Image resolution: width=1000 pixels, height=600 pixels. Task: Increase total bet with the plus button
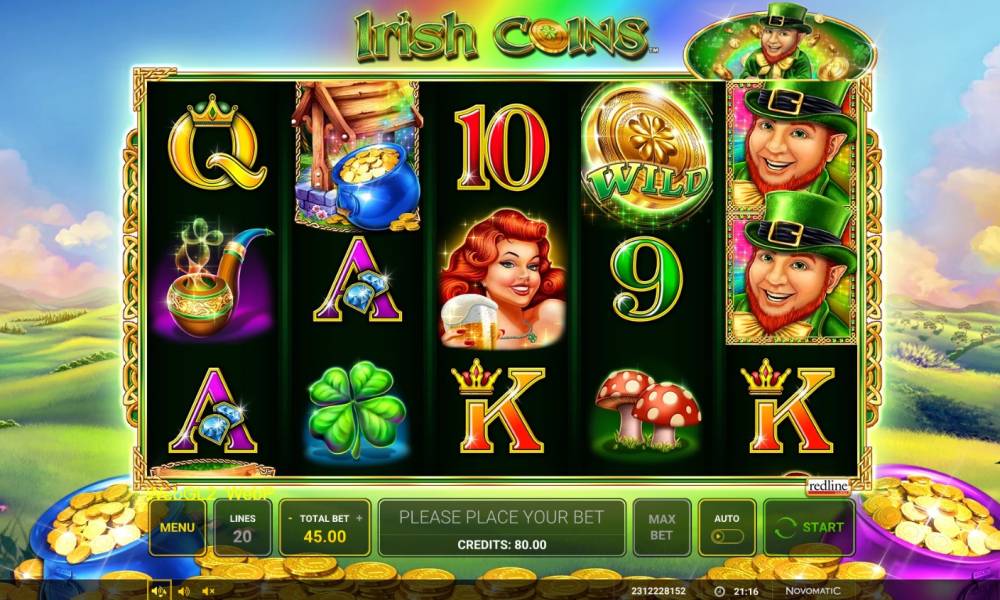359,519
